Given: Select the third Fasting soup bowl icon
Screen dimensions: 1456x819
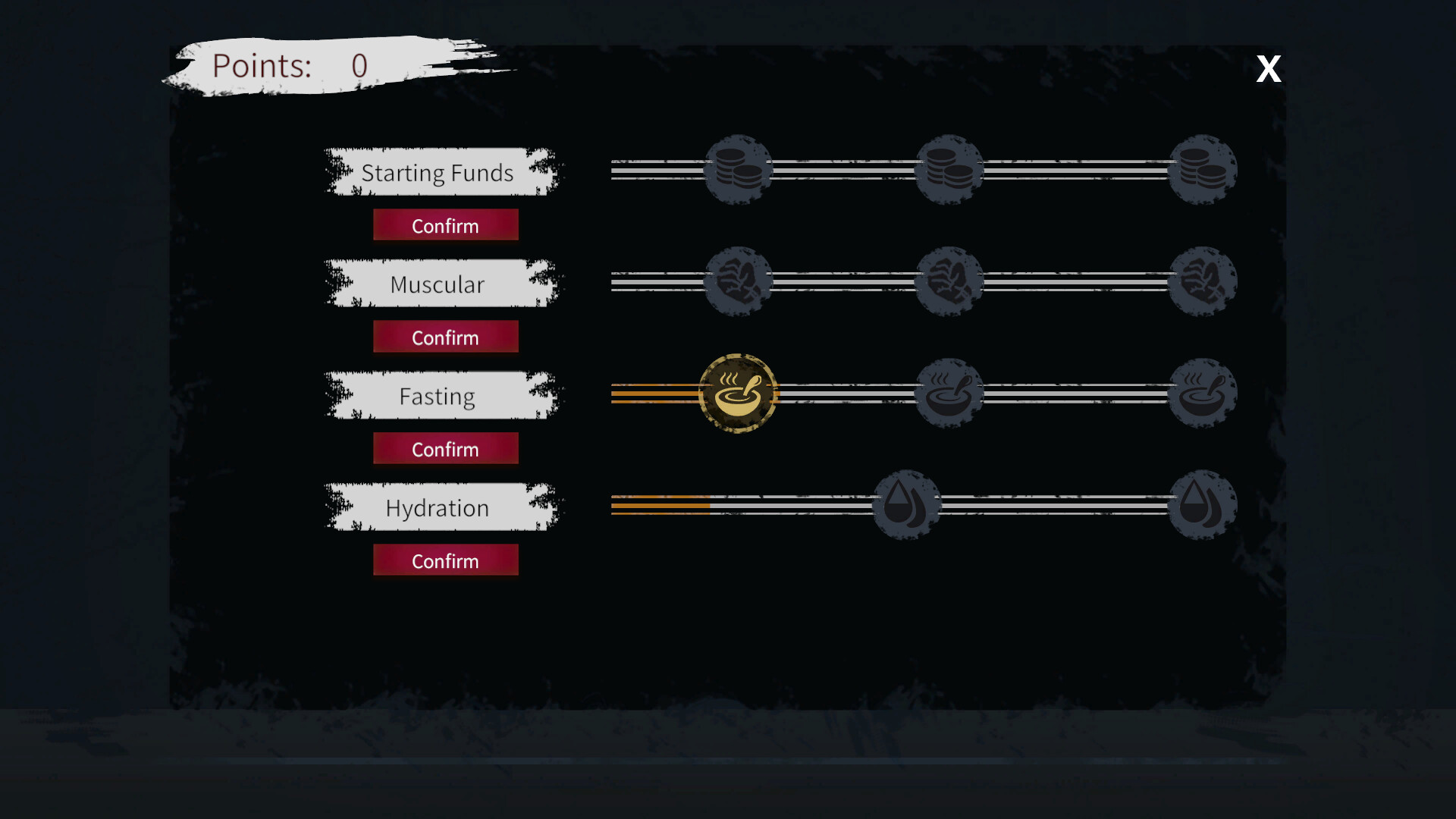Looking at the screenshot, I should [1202, 393].
